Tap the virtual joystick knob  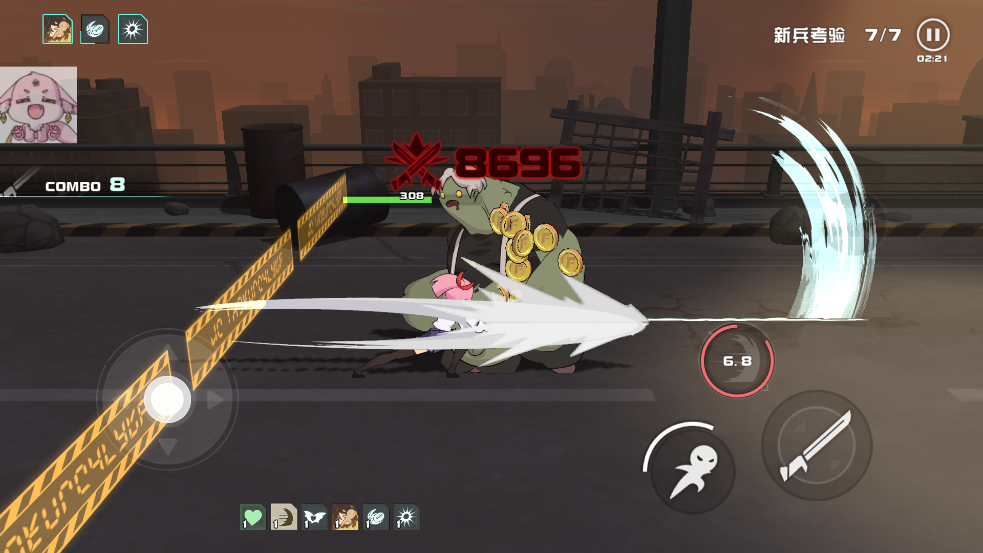click(x=167, y=400)
